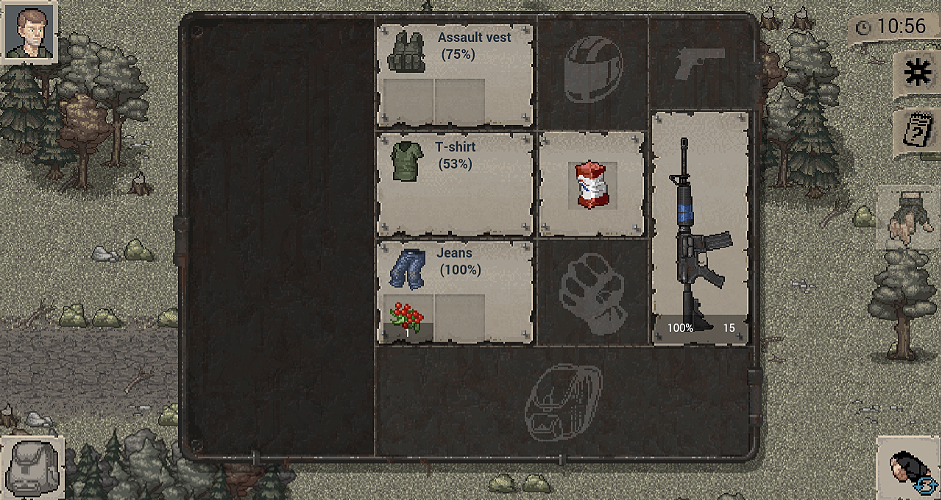
Task: Open the settings gear button
Action: [x=916, y=71]
